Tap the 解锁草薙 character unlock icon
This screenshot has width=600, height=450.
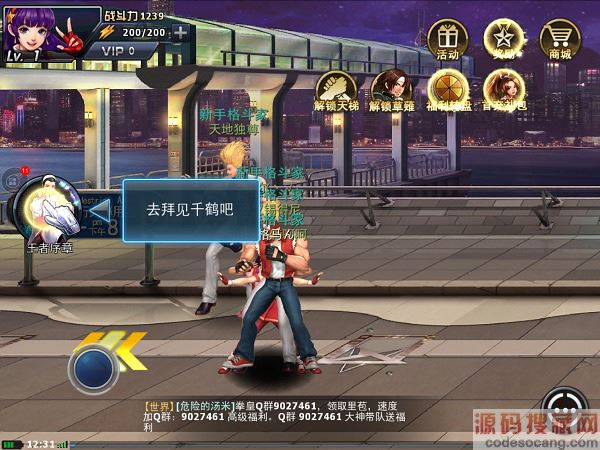(391, 88)
